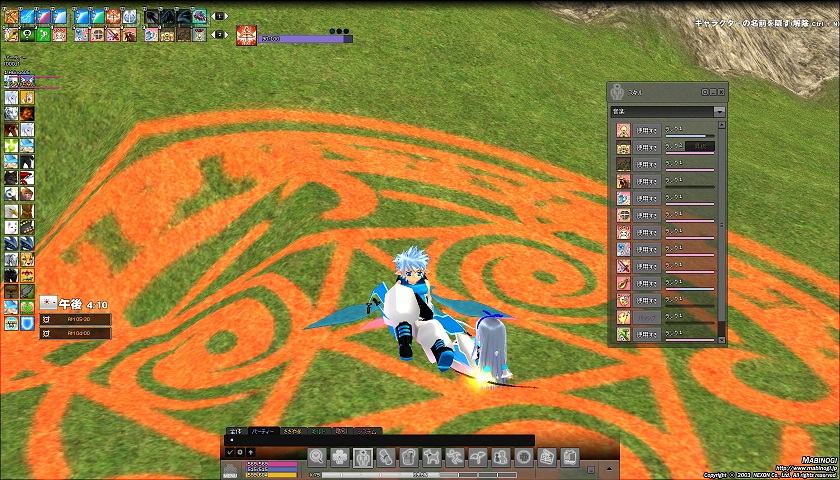The width and height of the screenshot is (840, 480).
Task: Switch to hotbar set 1
Action: (x=220, y=17)
